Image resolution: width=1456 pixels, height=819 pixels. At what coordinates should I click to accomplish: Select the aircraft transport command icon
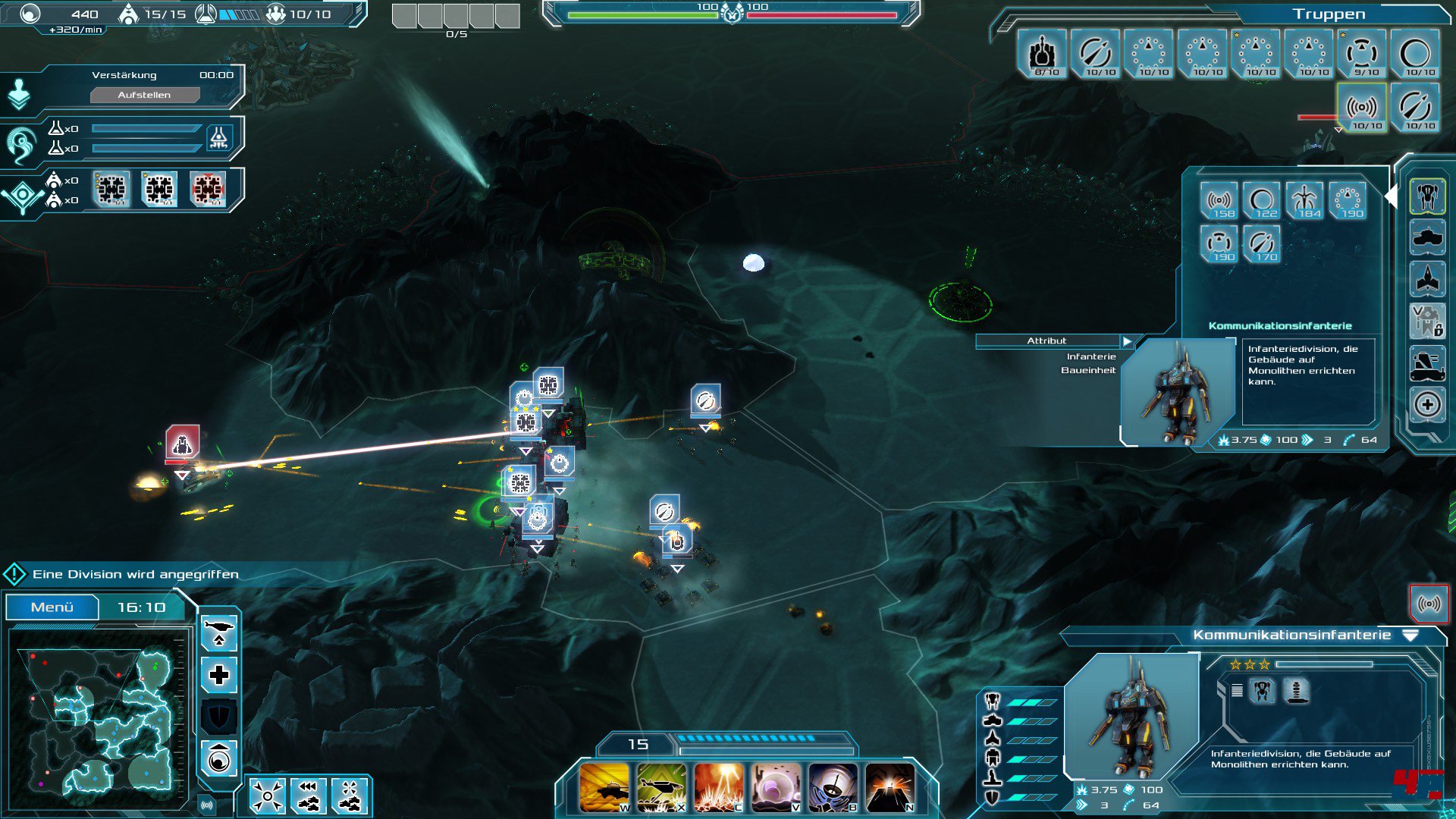click(219, 632)
